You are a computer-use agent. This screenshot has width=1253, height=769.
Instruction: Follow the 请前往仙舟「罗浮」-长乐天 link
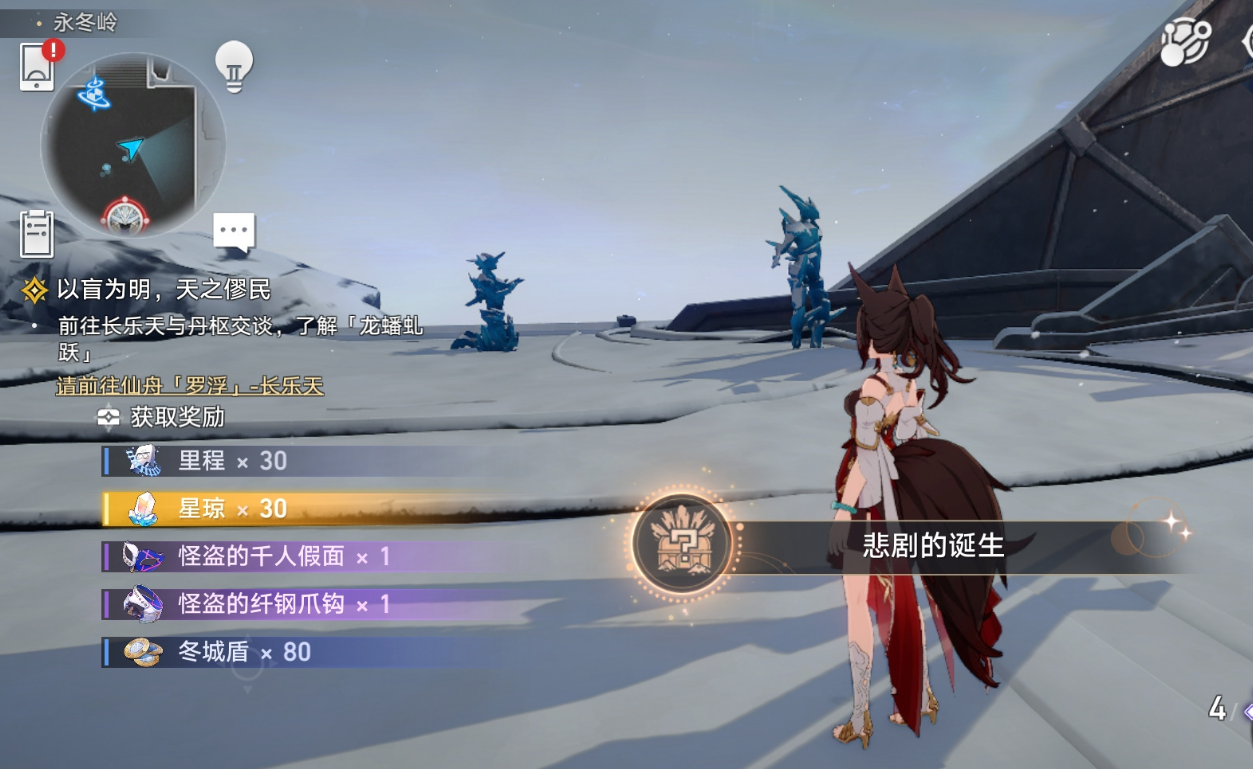click(190, 386)
